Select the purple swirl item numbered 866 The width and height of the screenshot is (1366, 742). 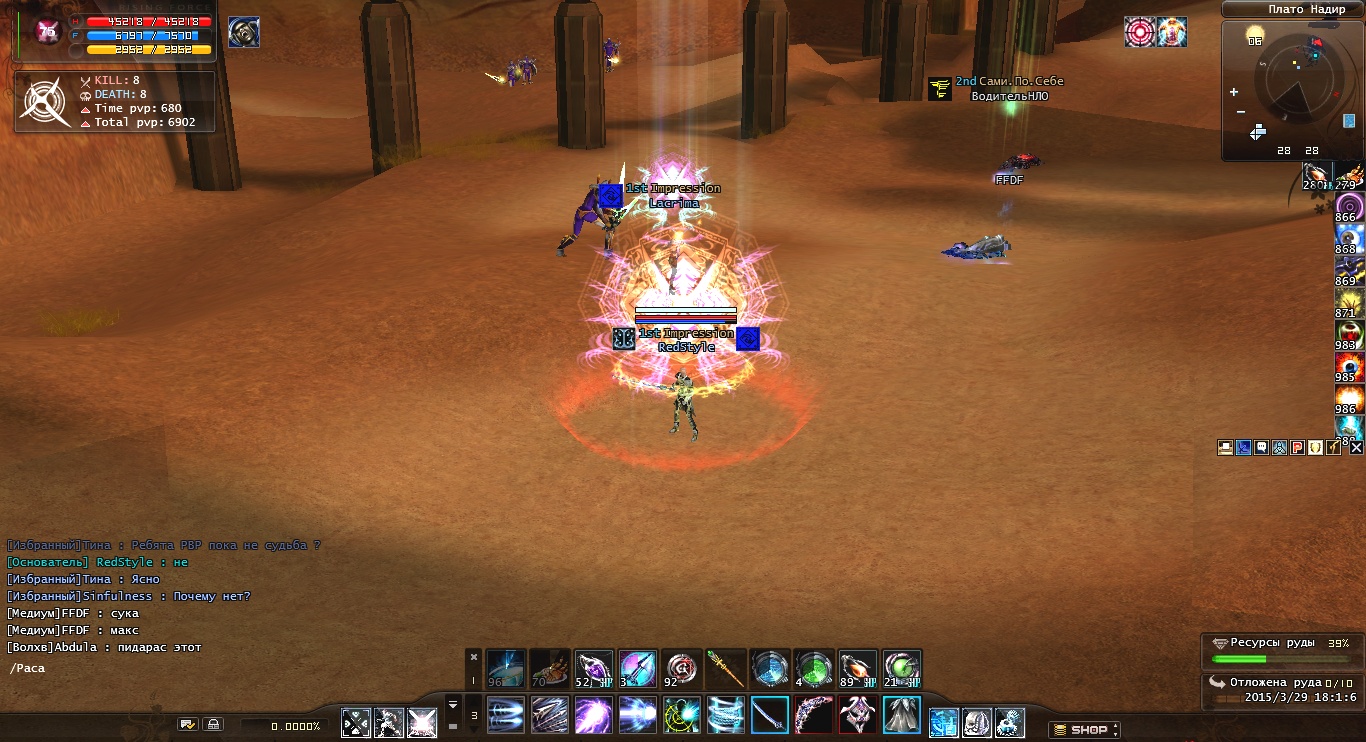[1349, 206]
